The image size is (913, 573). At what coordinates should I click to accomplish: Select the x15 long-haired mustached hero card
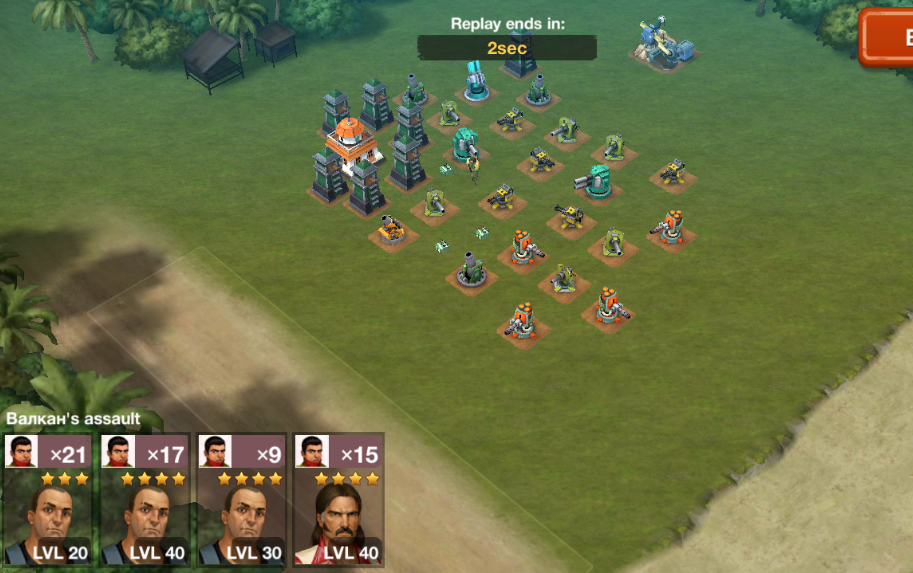coord(338,500)
